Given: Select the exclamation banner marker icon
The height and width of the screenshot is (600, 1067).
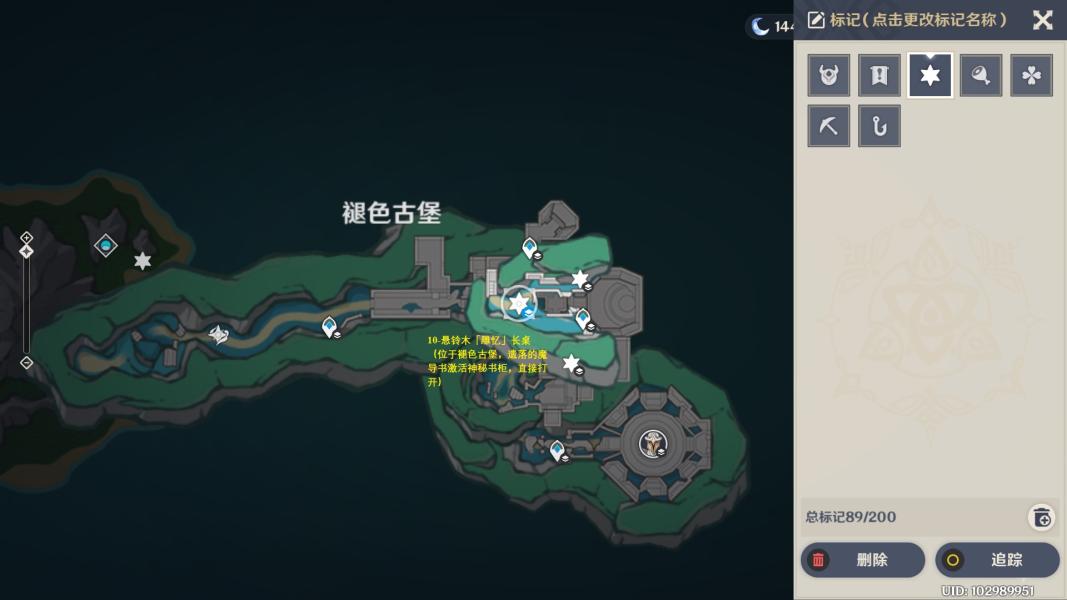Looking at the screenshot, I should point(879,76).
